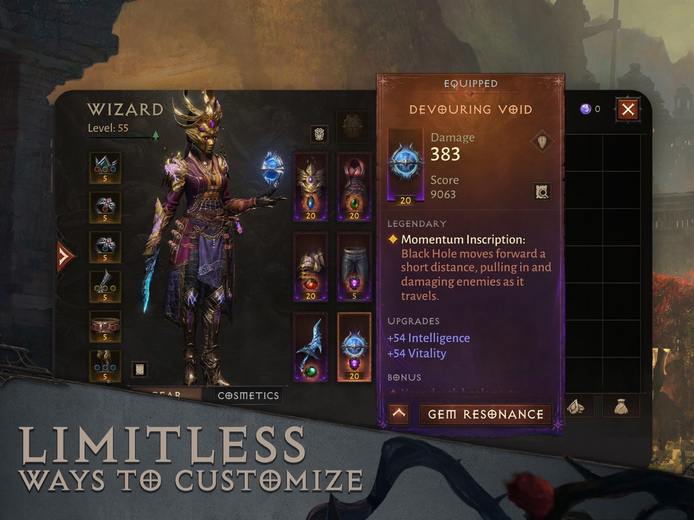Click the square icon beside the Score value
Viewport: 694px width, 520px height.
click(541, 191)
